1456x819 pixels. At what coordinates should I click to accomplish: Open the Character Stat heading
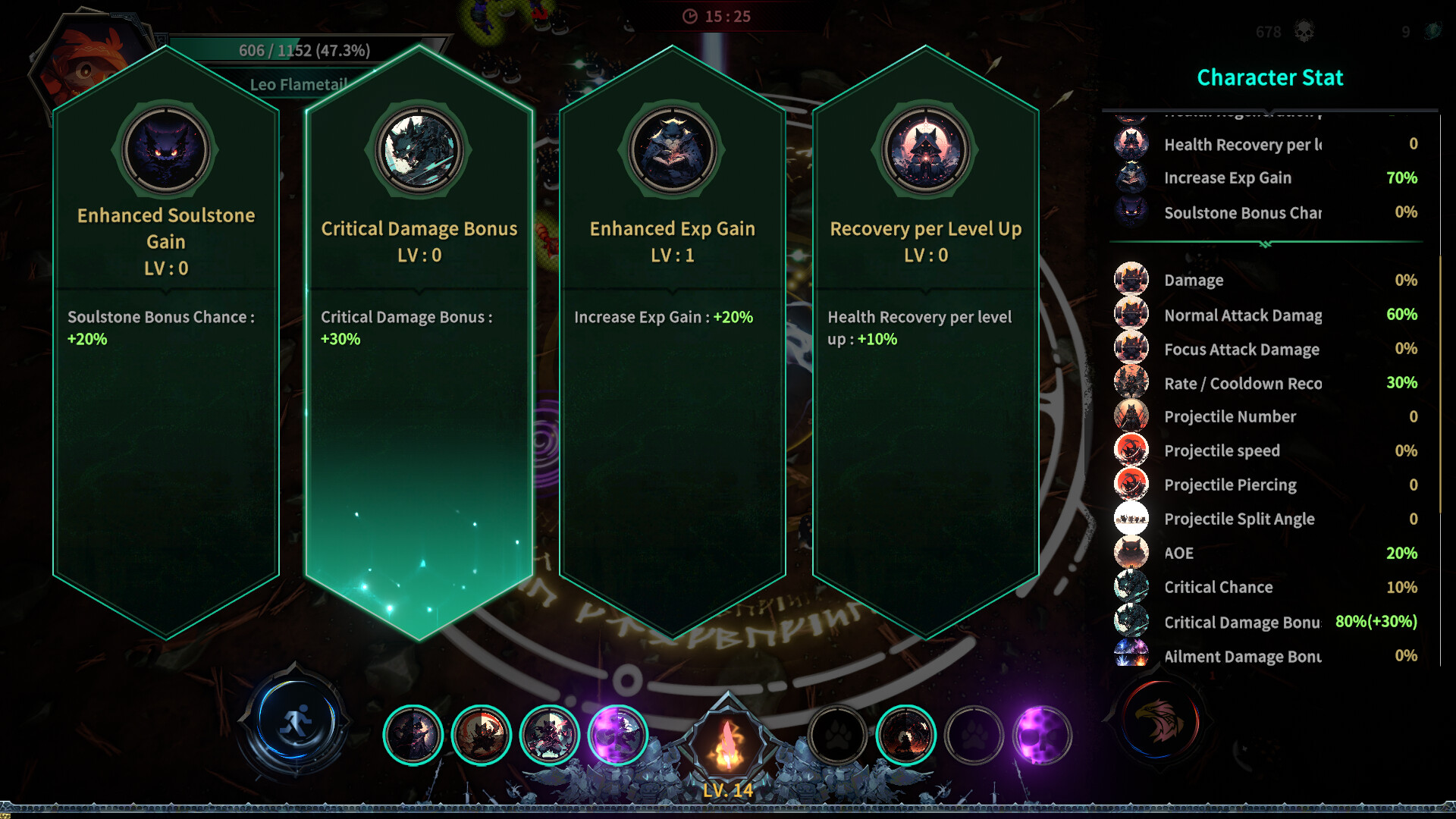coord(1269,77)
